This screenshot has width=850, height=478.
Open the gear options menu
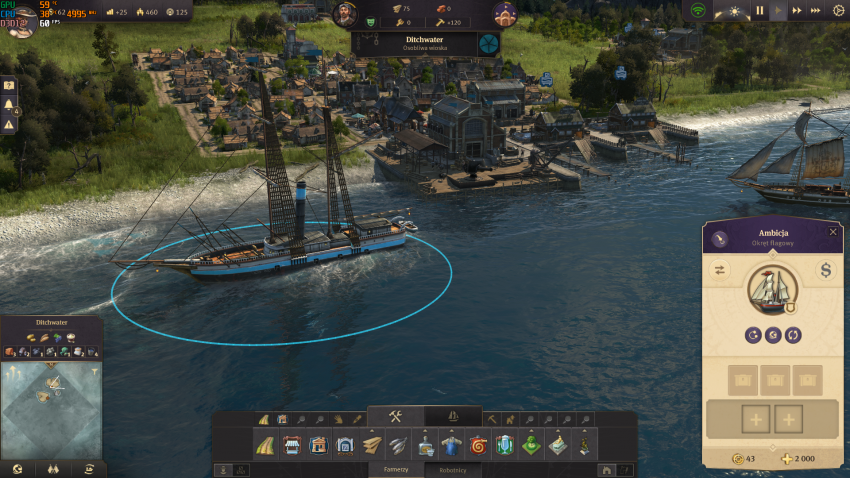click(x=838, y=11)
